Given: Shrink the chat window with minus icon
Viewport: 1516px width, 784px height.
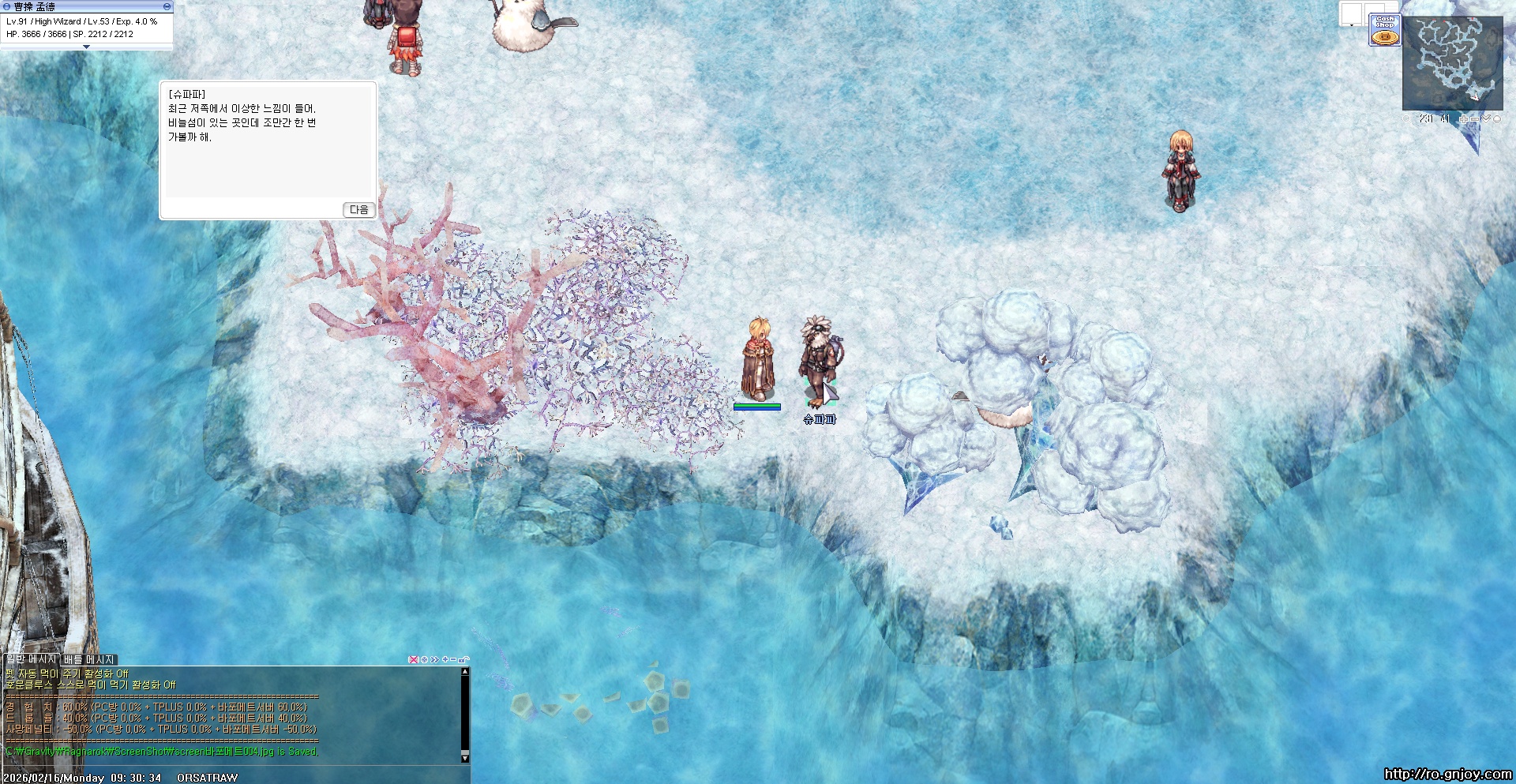Looking at the screenshot, I should tap(454, 659).
